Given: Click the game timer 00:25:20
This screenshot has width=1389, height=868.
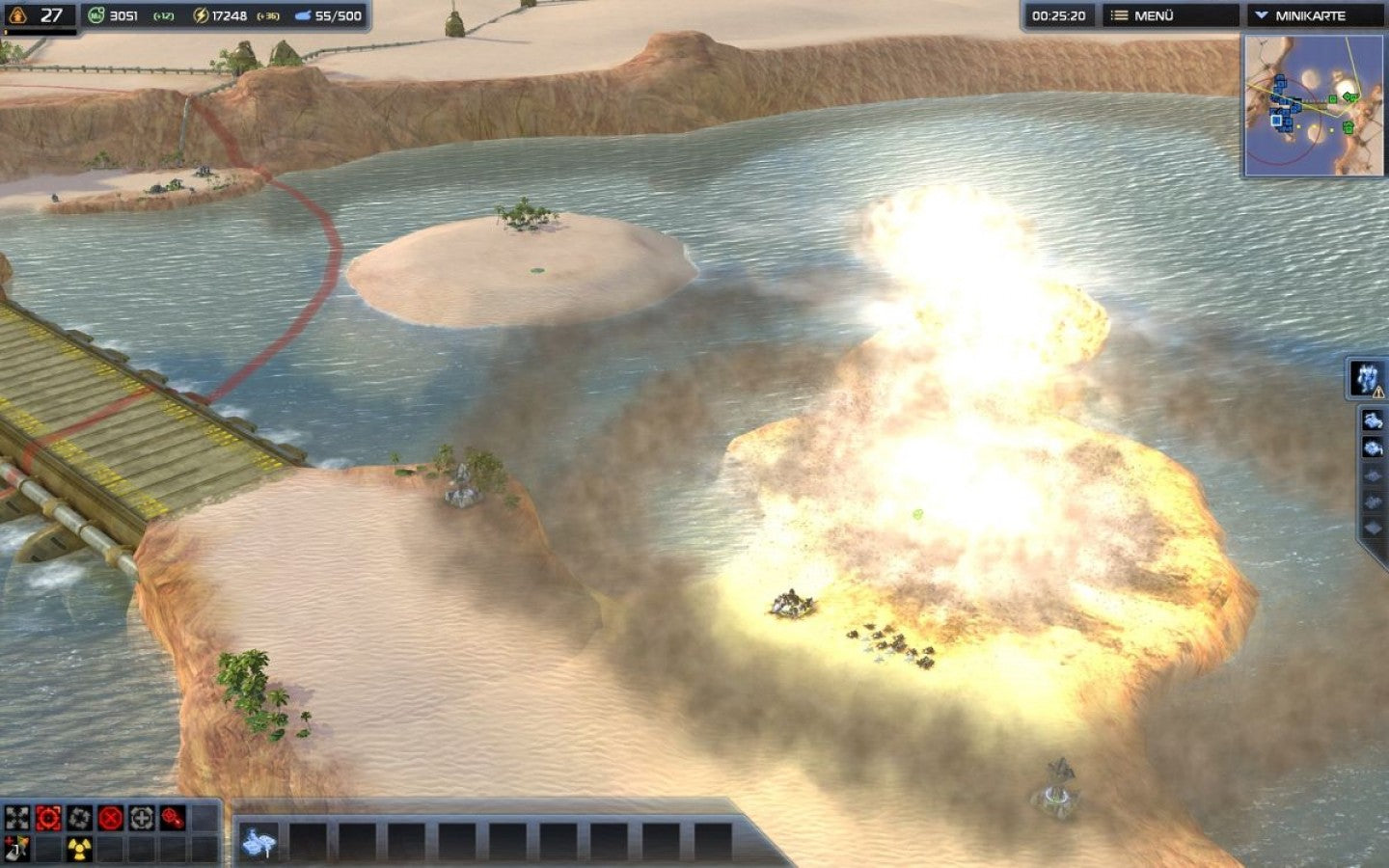Looking at the screenshot, I should point(1057,14).
